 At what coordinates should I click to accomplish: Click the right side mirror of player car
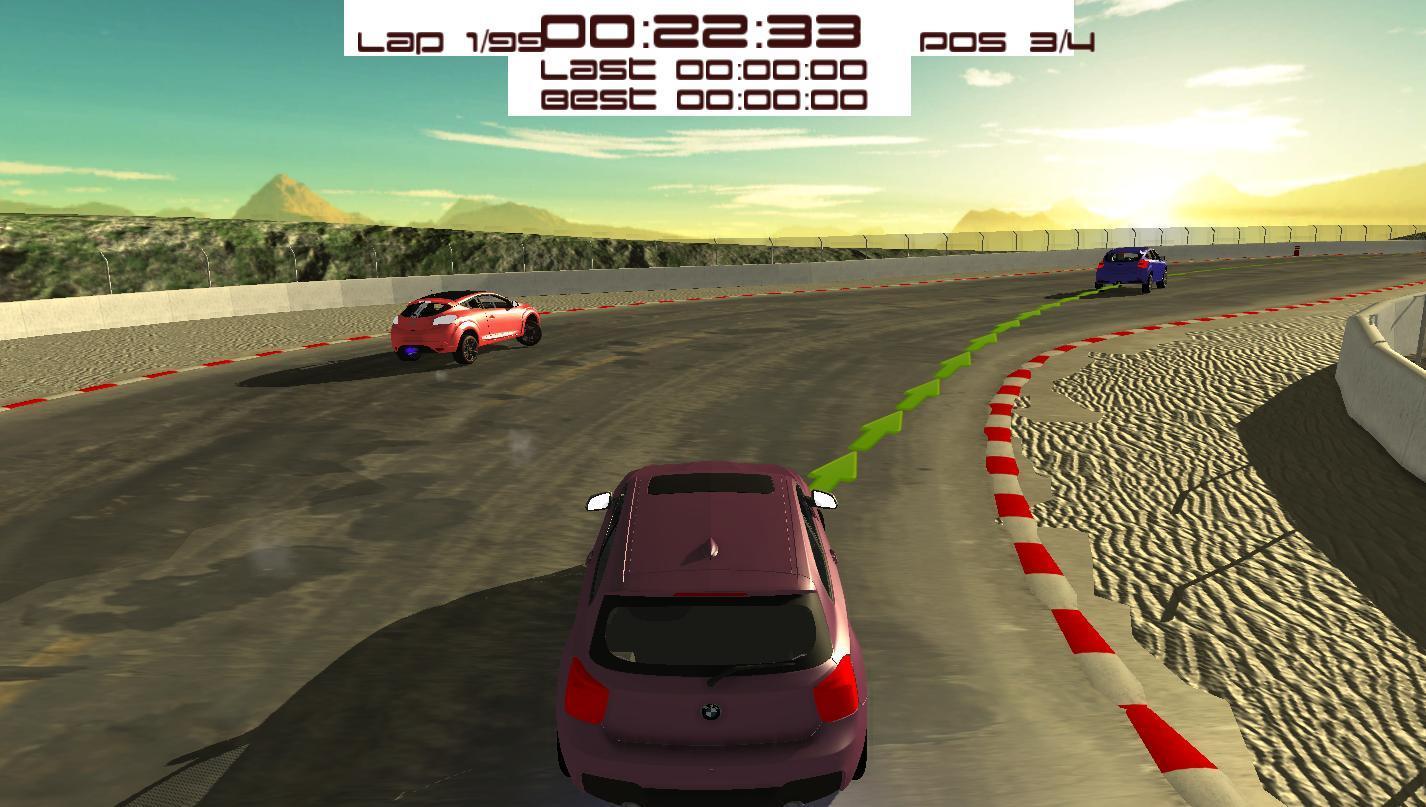[x=823, y=500]
